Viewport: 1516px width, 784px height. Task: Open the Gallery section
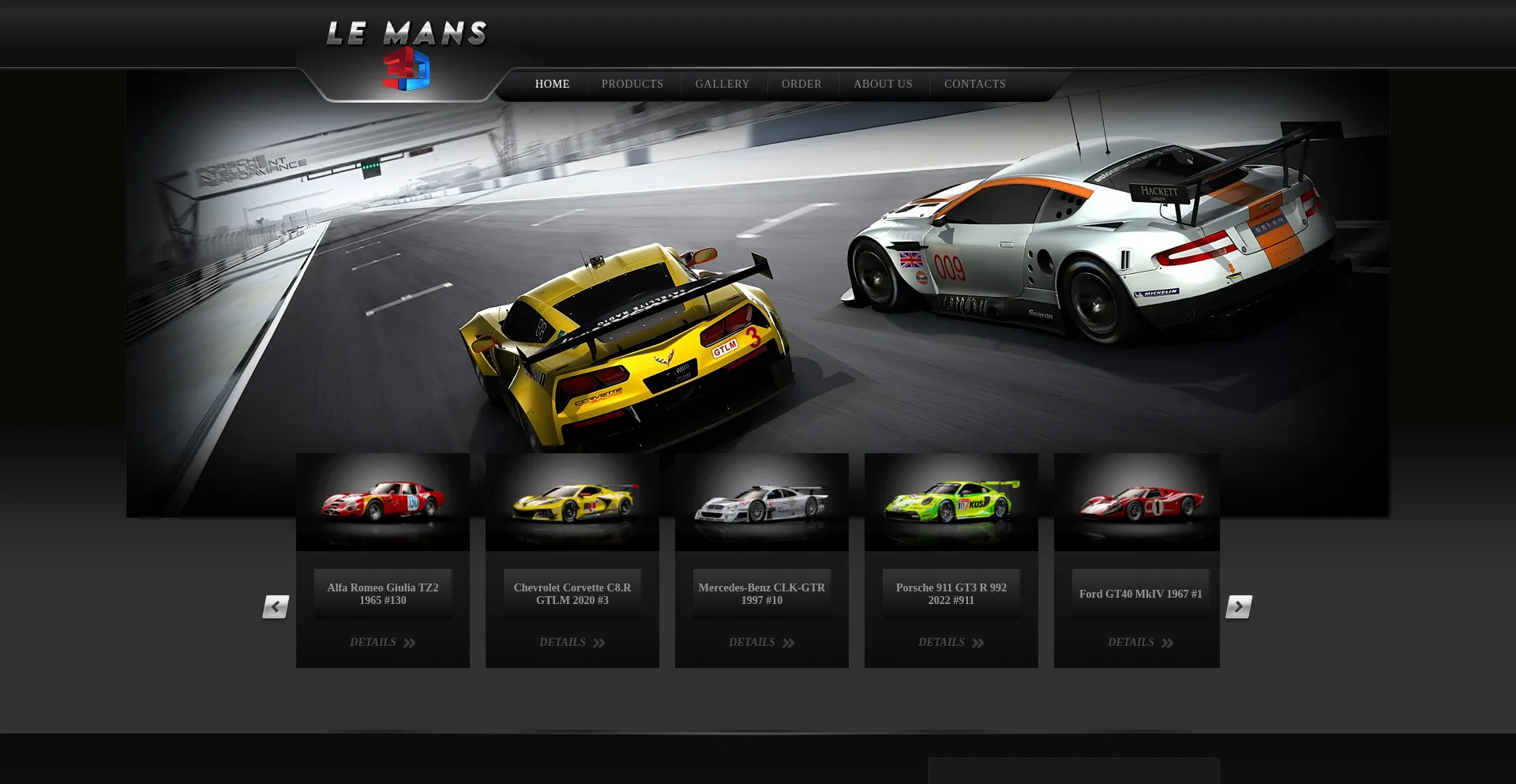(x=722, y=84)
